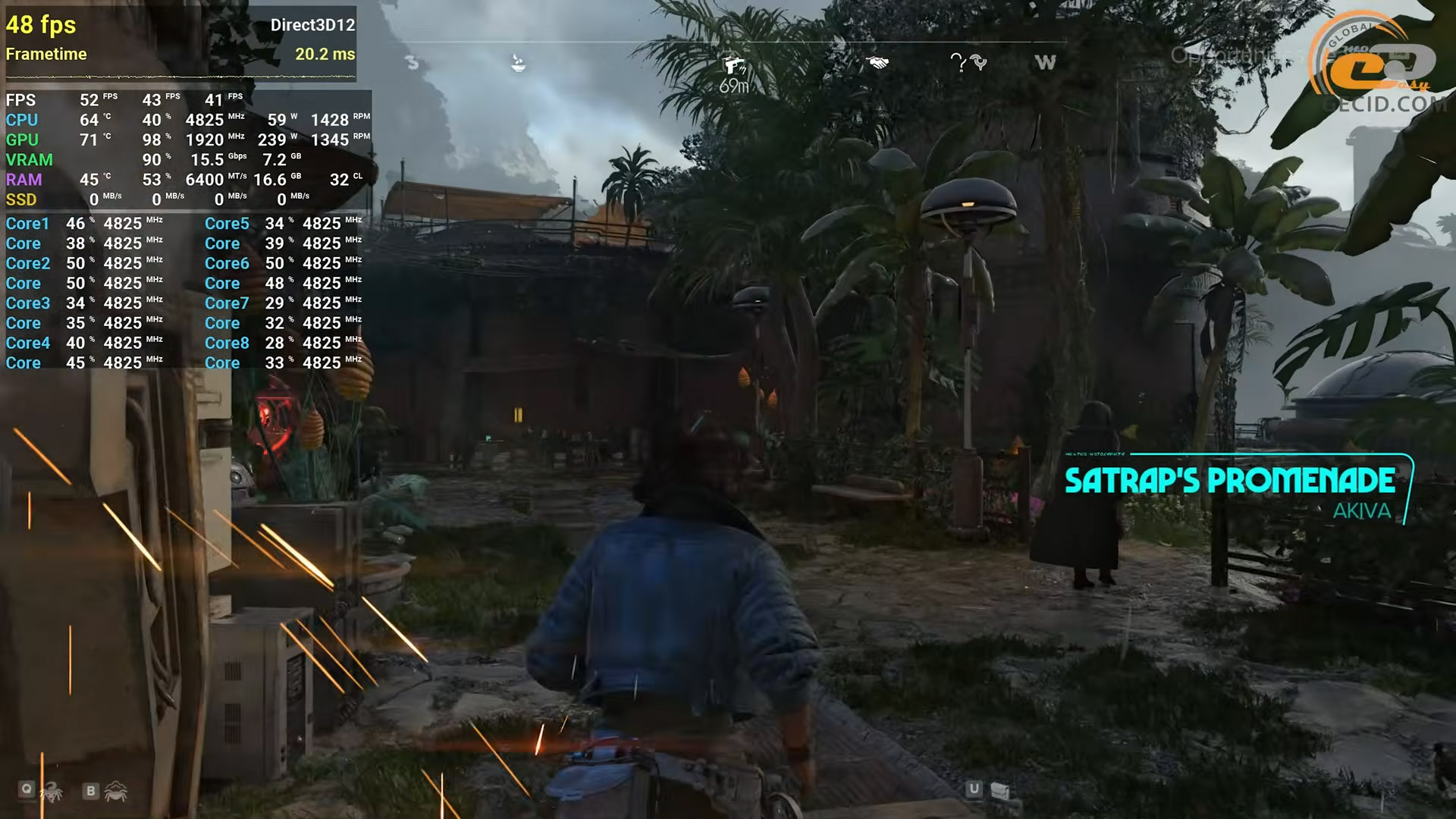The width and height of the screenshot is (1456, 819).
Task: Activate the Nix scorpion-like companion icon
Action: coord(51,792)
